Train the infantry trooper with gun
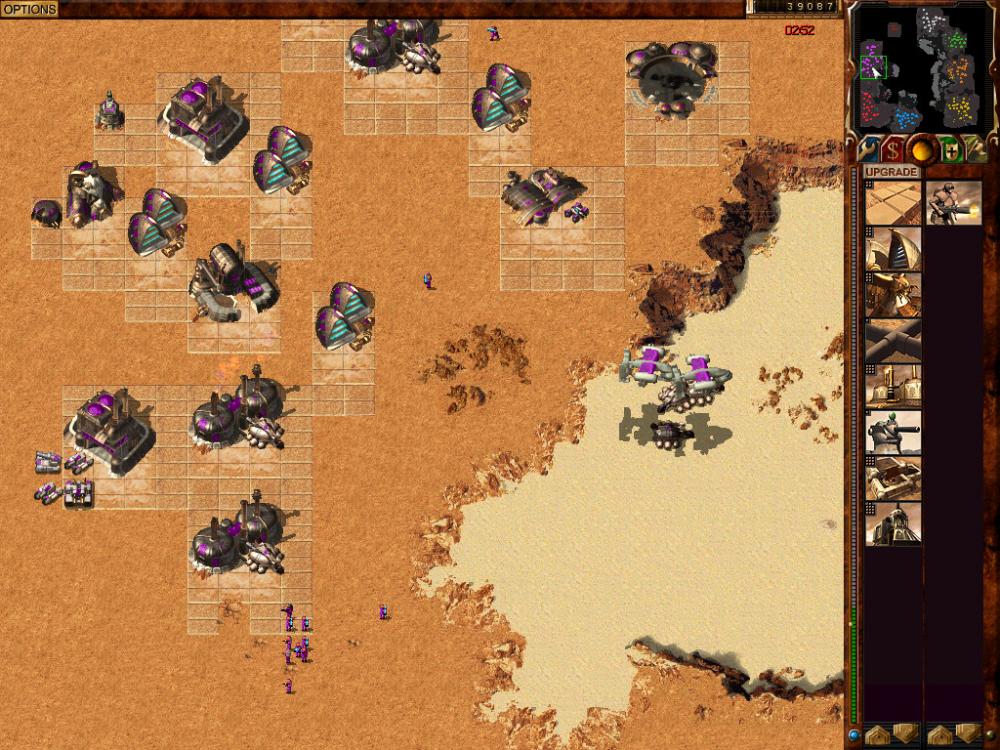Viewport: 1000px width, 750px height. (x=953, y=203)
